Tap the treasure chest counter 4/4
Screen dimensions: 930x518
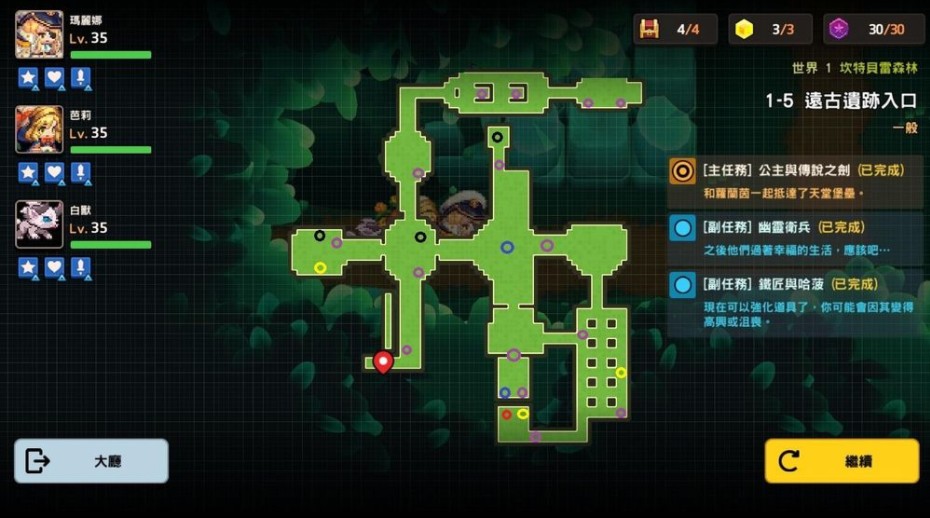coord(675,29)
